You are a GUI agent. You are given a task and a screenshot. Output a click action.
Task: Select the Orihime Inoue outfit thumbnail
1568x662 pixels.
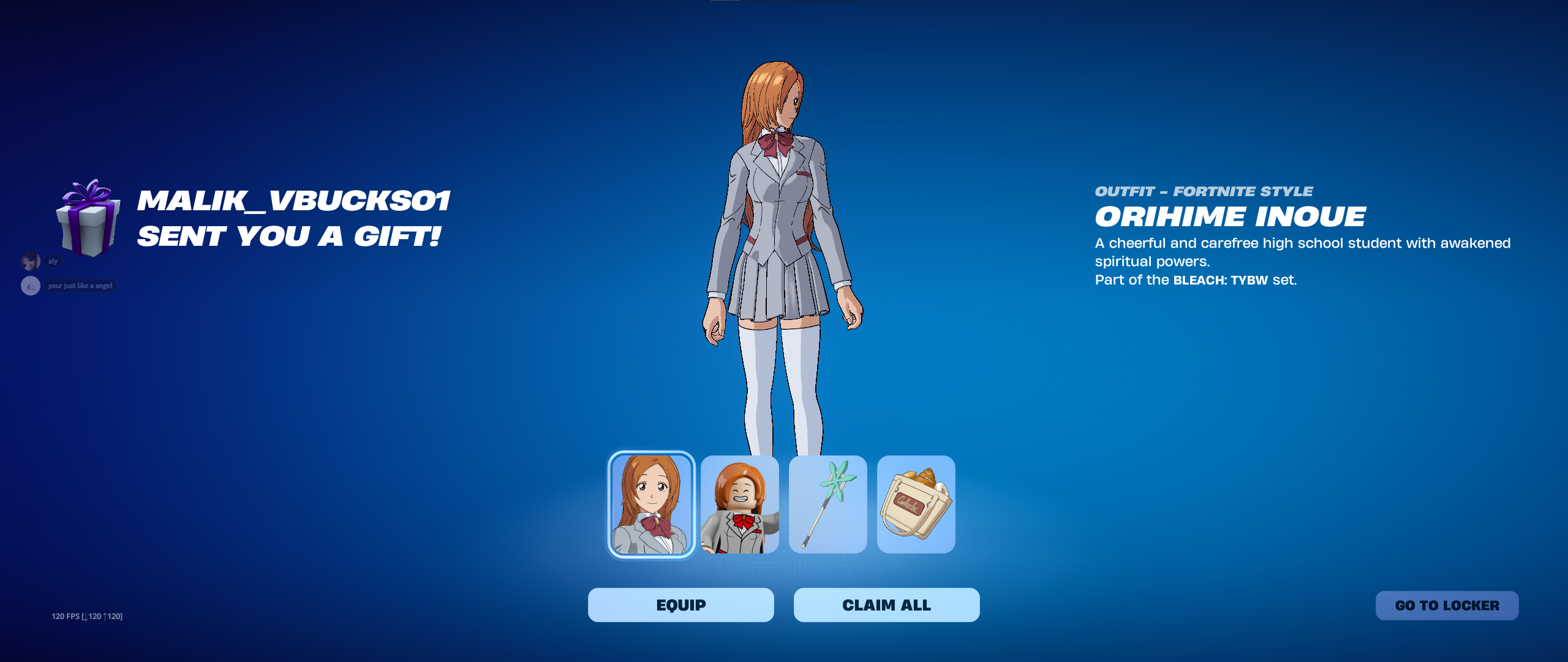pyautogui.click(x=651, y=504)
